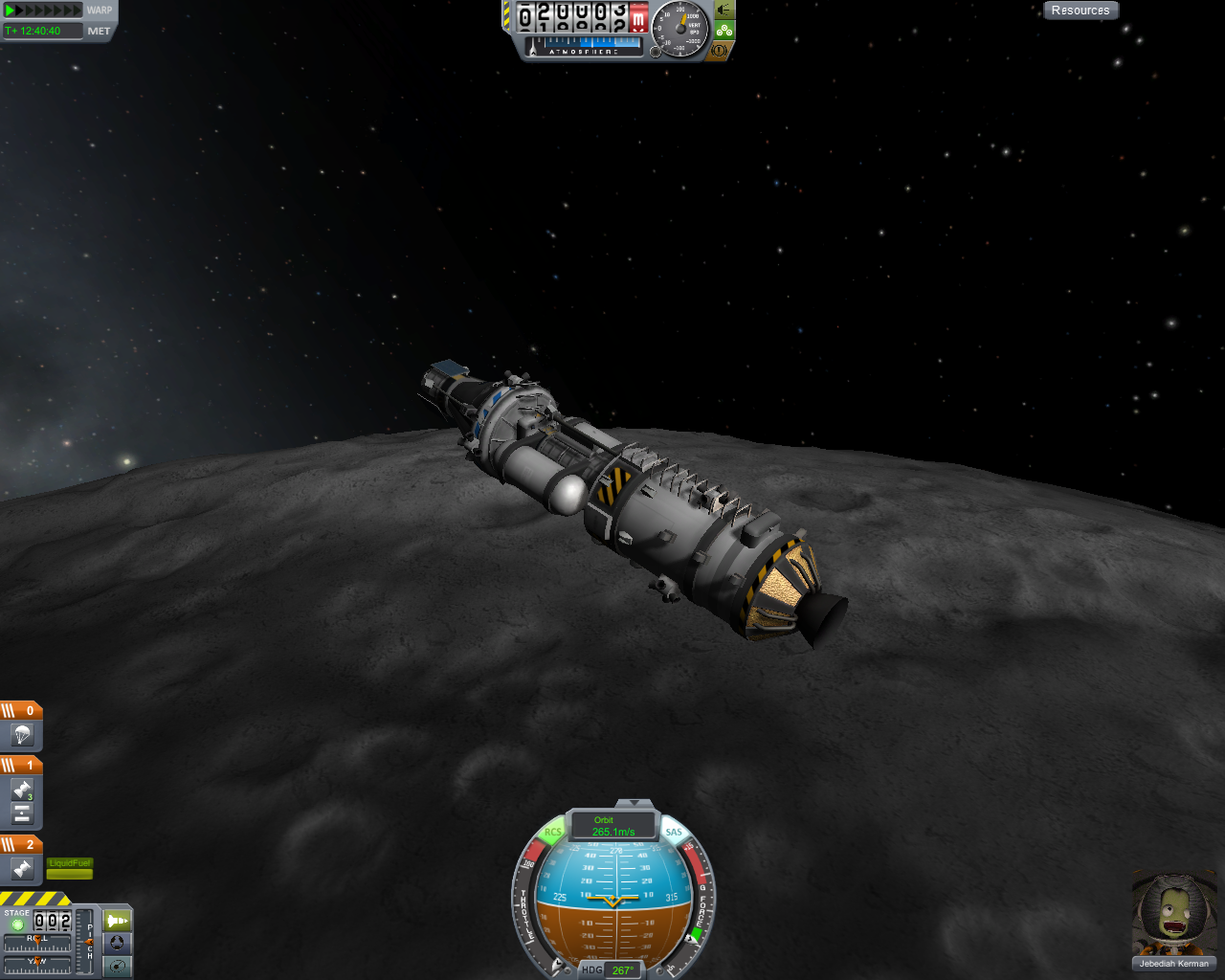1225x980 pixels.
Task: Cycle the Orbit speed display mode
Action: coord(612,826)
